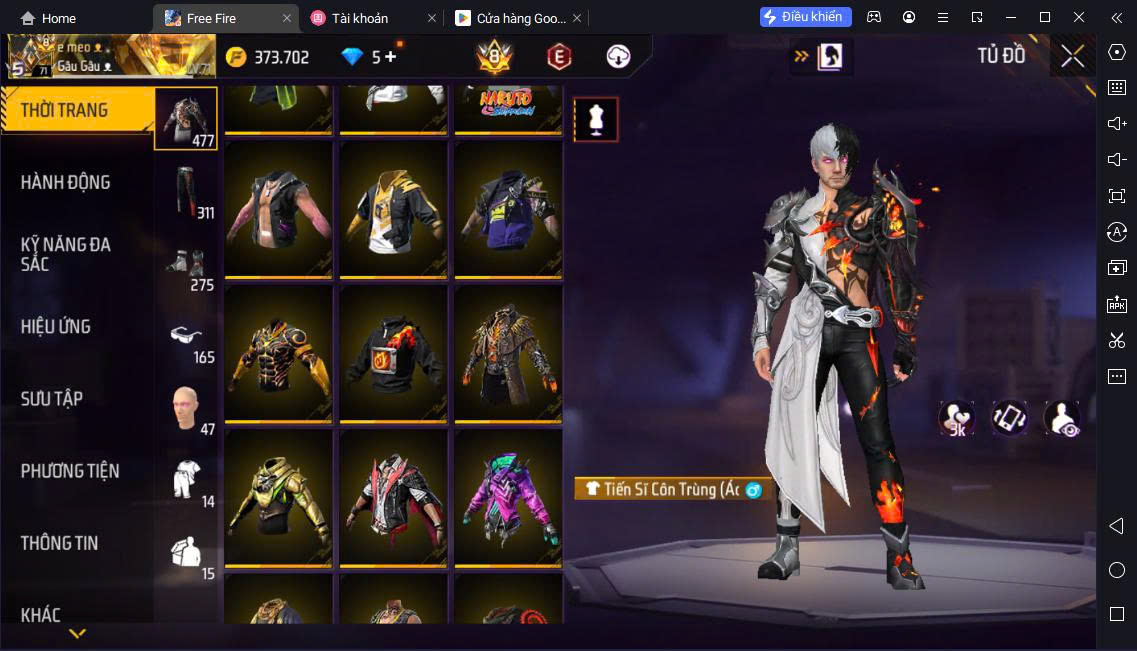This screenshot has height=651, width=1137.
Task: Select the Thông Tin category
Action: [60, 543]
